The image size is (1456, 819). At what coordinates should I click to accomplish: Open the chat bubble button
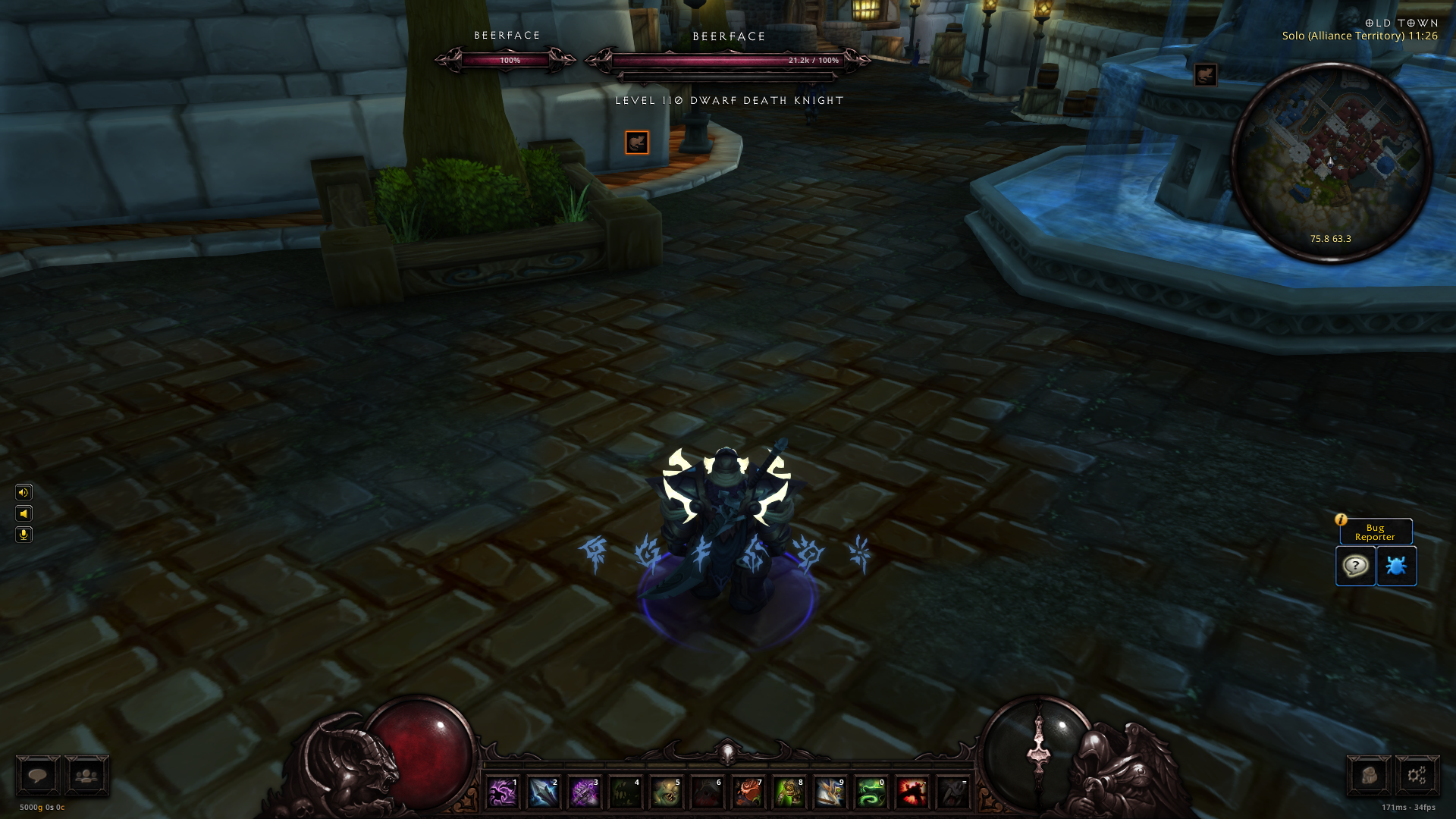click(38, 776)
